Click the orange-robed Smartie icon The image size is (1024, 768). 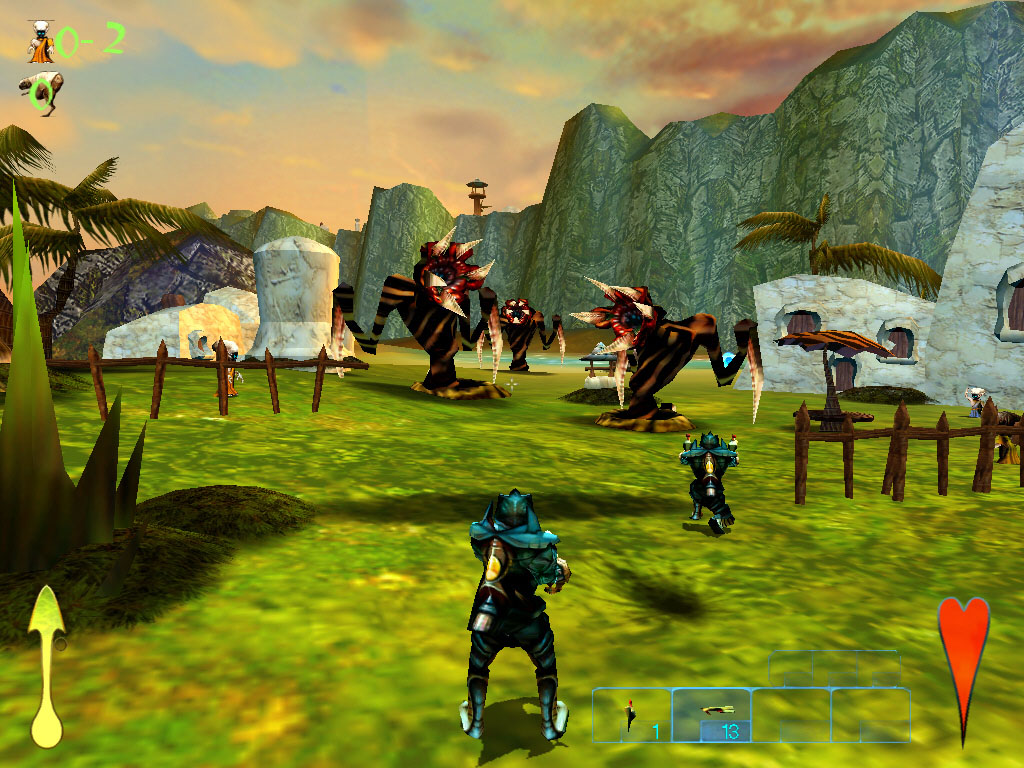click(x=40, y=42)
